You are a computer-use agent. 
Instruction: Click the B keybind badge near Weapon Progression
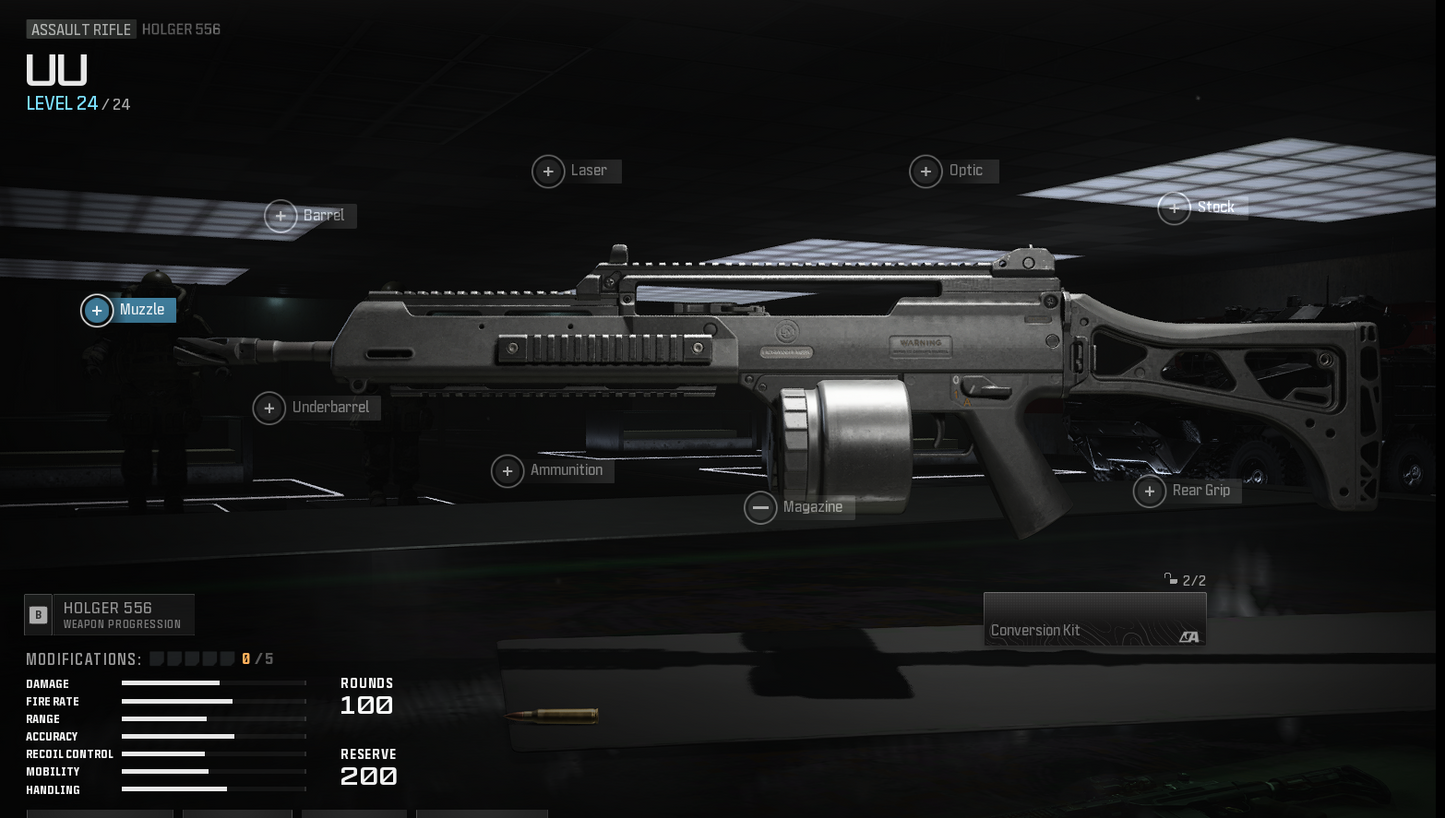(37, 614)
